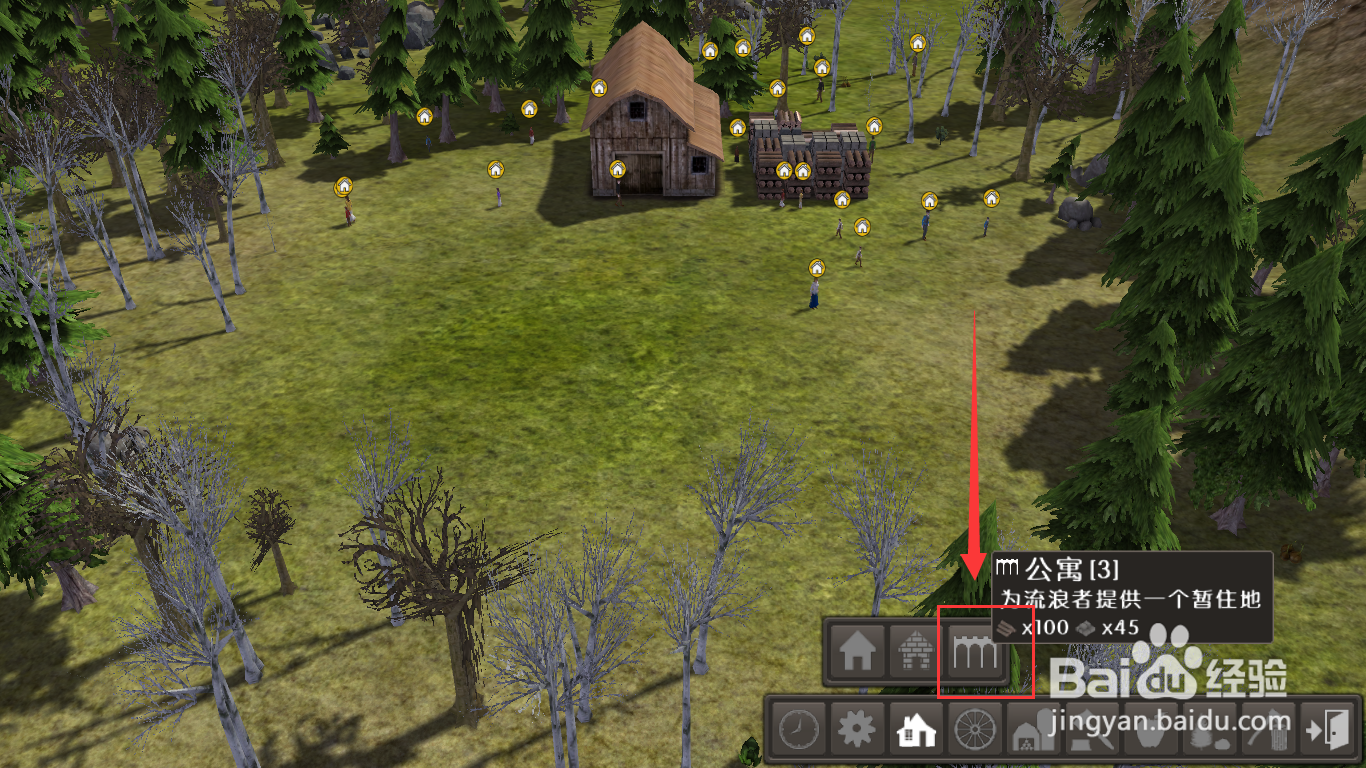
Task: Choose the wooden house build button
Action: point(856,654)
